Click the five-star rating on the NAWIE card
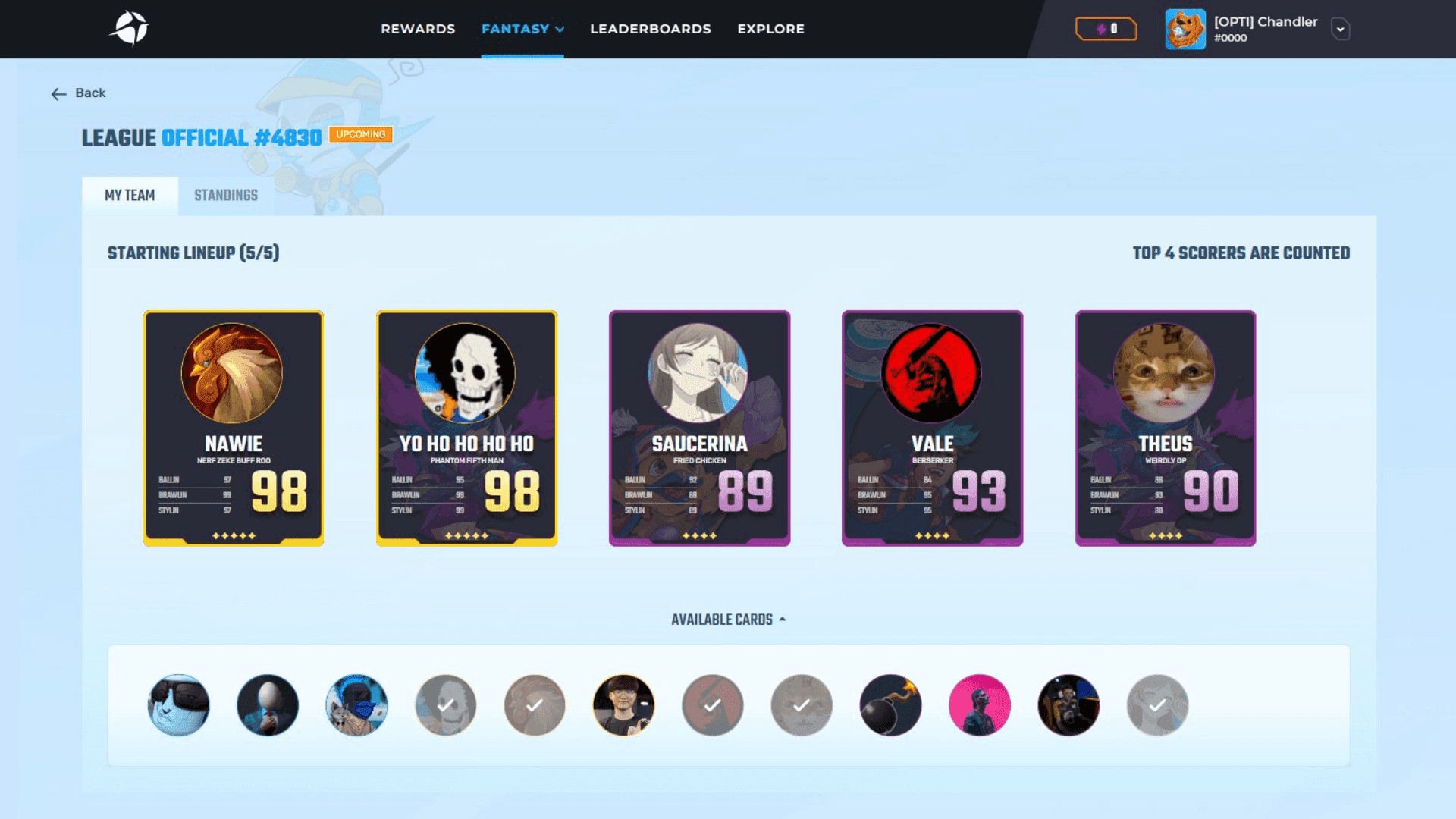The image size is (1456, 819). click(233, 534)
